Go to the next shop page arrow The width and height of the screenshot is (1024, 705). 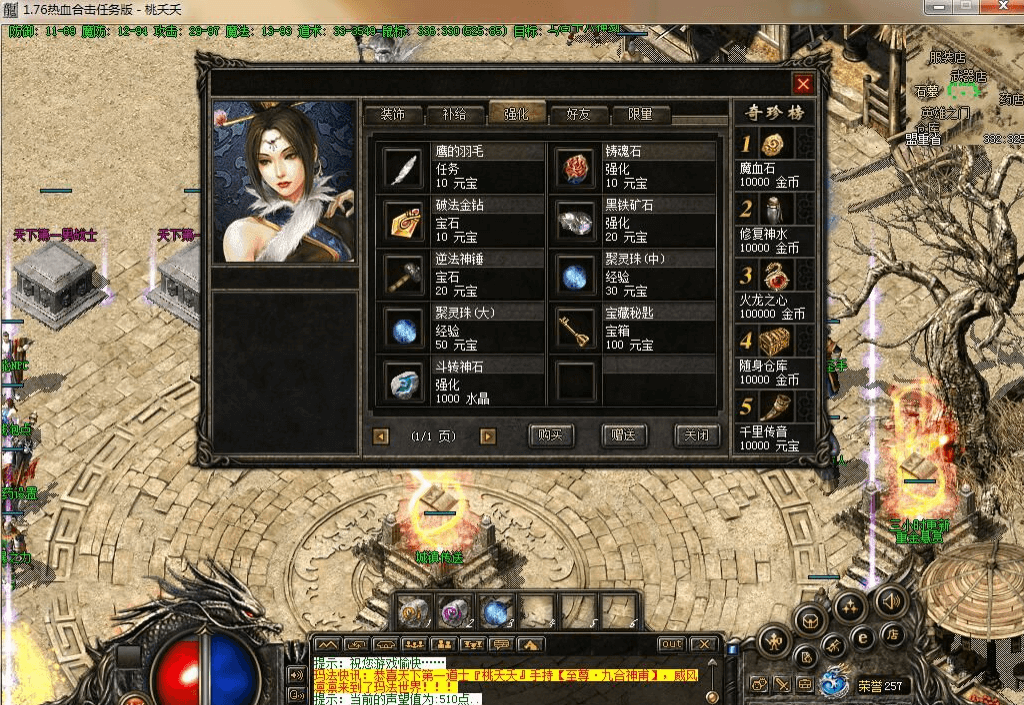coord(488,436)
